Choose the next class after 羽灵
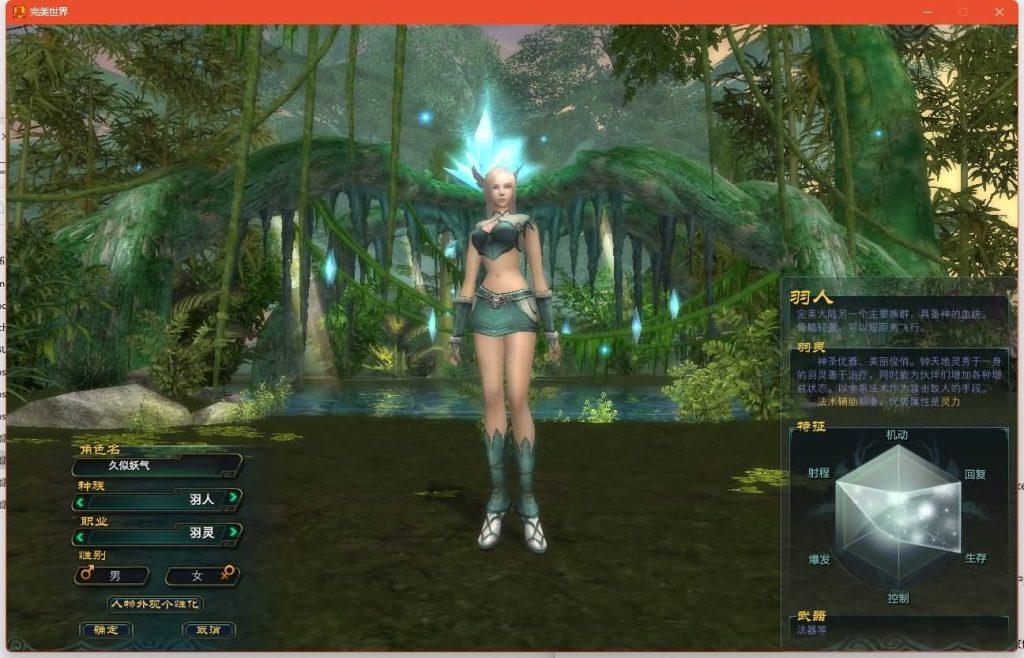The width and height of the screenshot is (1024, 658). point(233,533)
